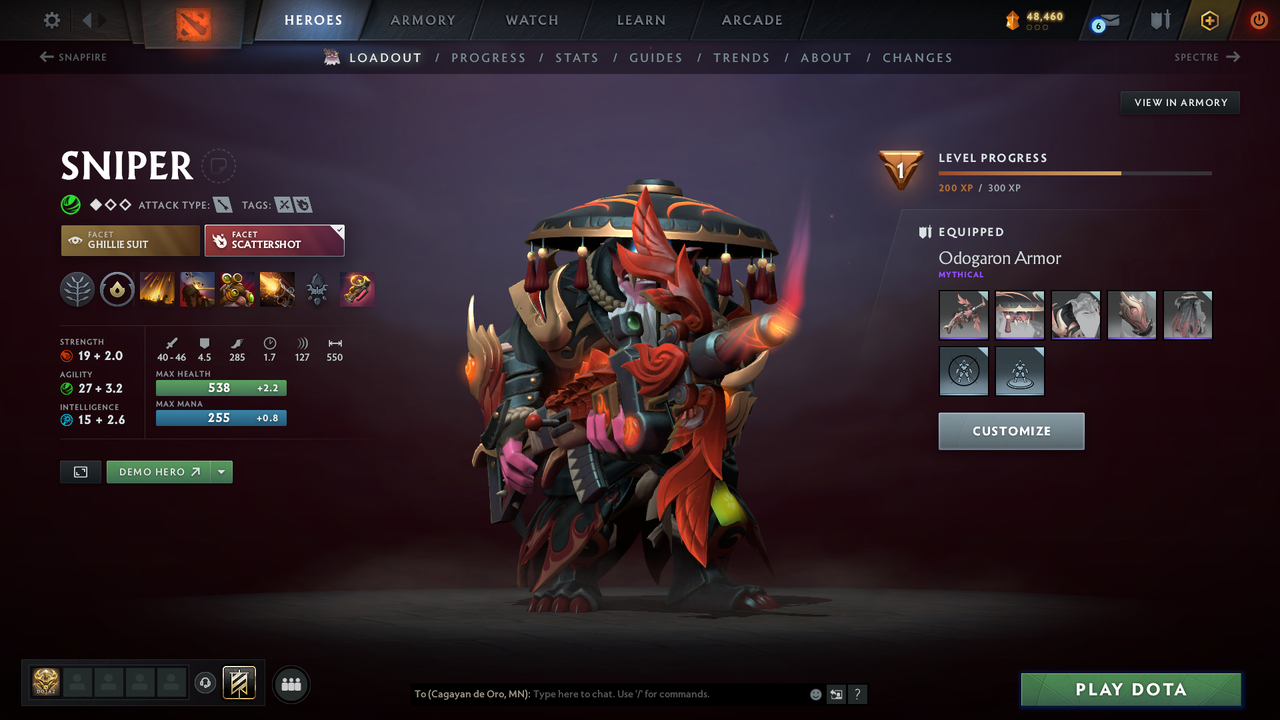Expand the Scattershot facet dropdown arrow
Image resolution: width=1280 pixels, height=720 pixels.
(x=336, y=231)
